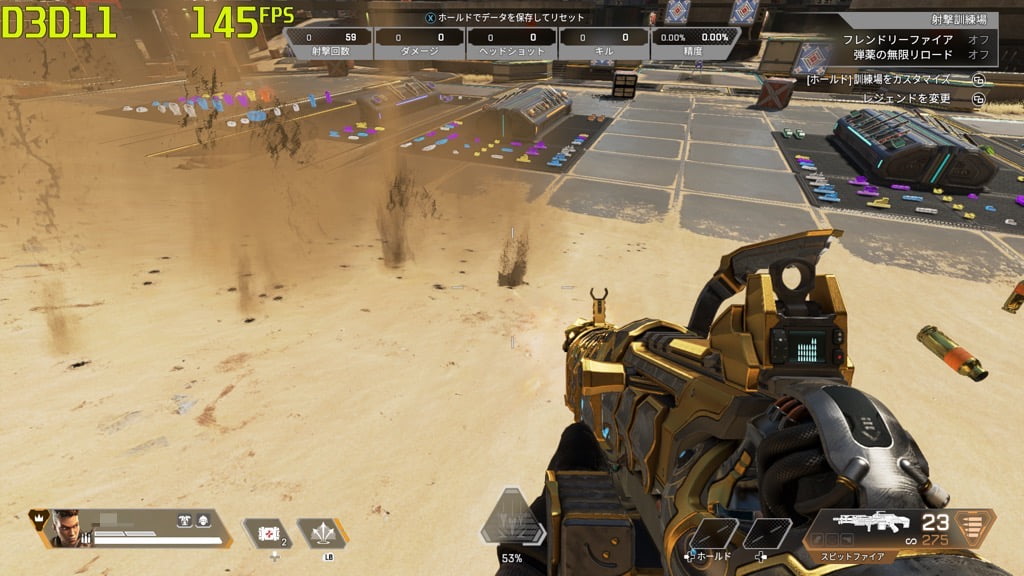Click the legend portrait in the squad panel
This screenshot has width=1024, height=576.
click(65, 527)
